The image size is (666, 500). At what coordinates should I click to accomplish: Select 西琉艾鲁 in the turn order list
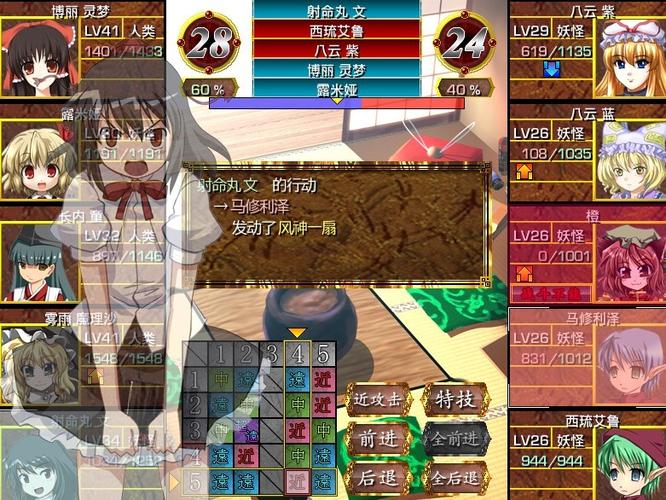pos(336,28)
